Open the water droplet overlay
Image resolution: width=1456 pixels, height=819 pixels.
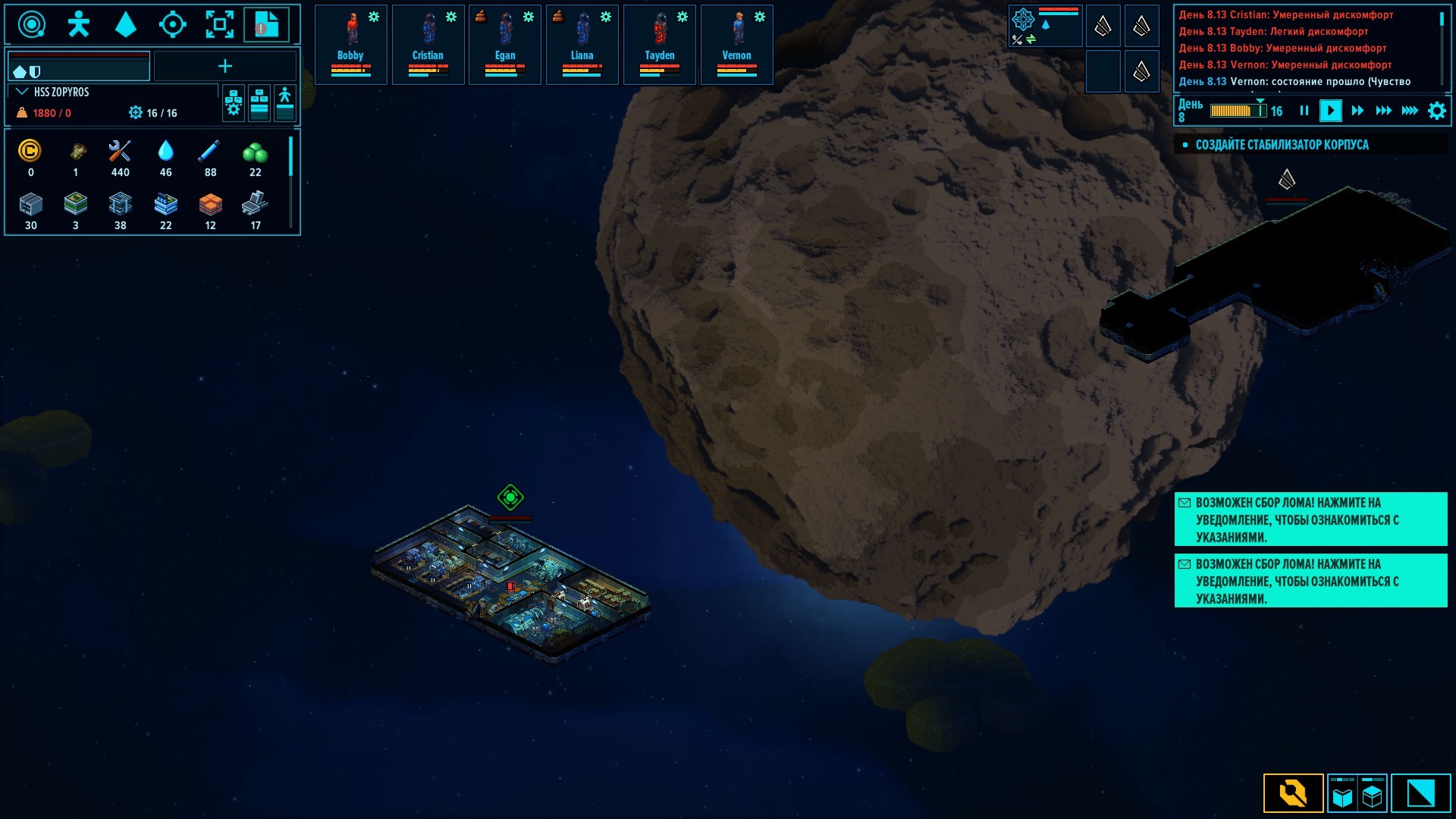pos(125,25)
